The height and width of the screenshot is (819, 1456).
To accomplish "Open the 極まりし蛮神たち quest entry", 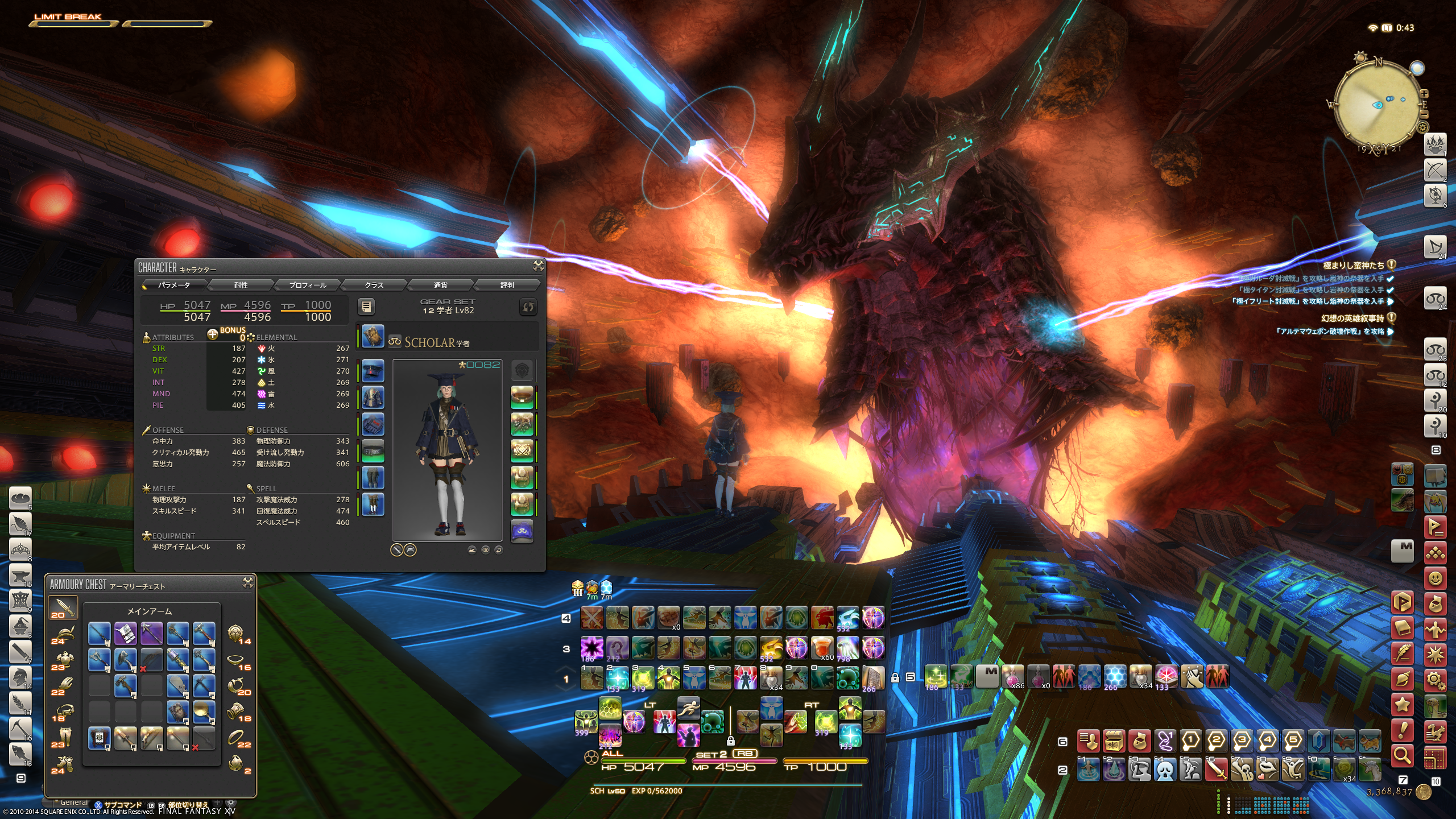I will (1354, 265).
